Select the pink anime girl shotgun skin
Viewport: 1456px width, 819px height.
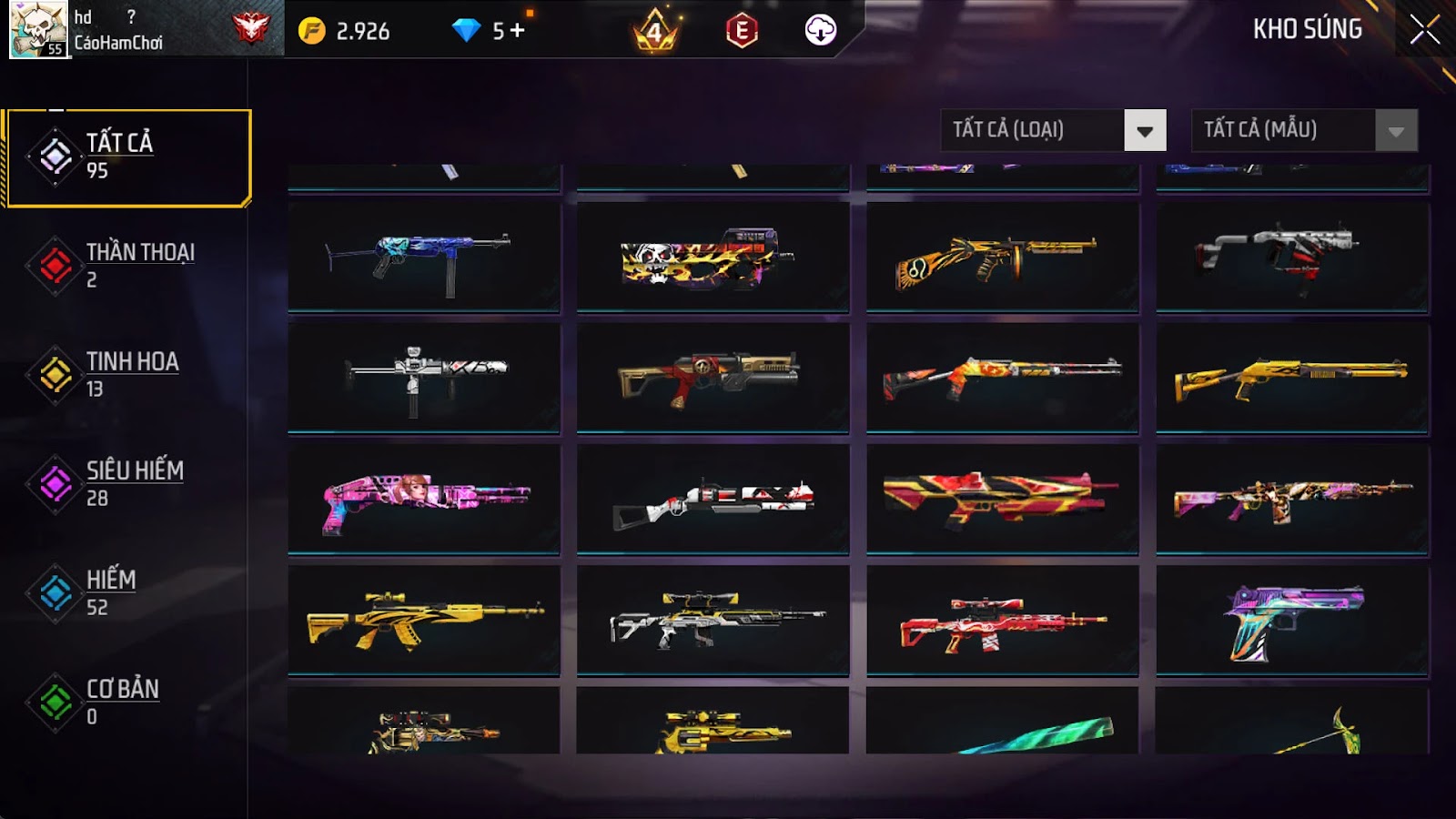[x=424, y=499]
